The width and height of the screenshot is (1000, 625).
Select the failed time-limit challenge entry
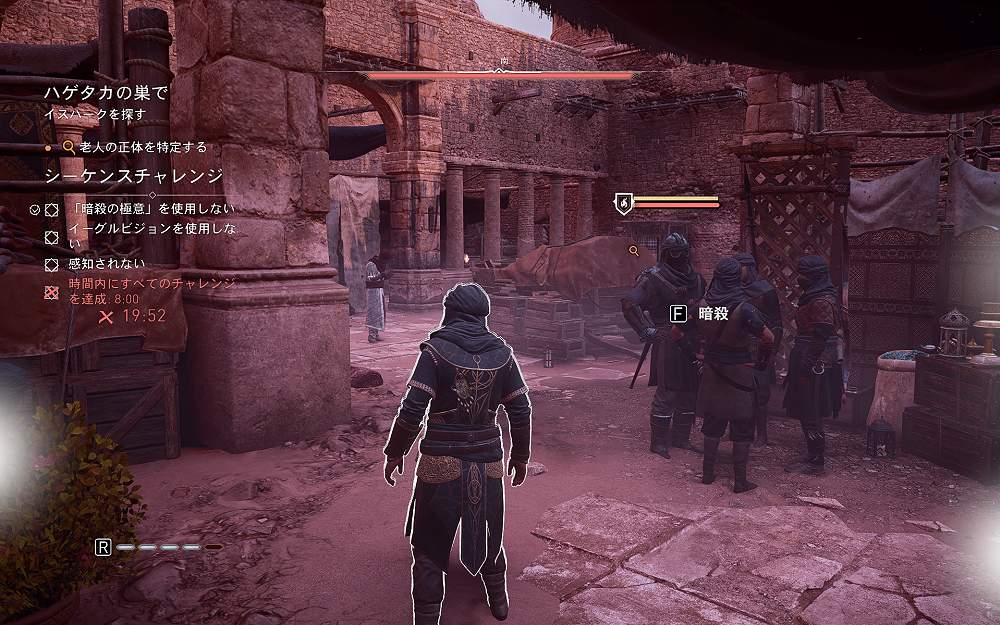(x=152, y=290)
